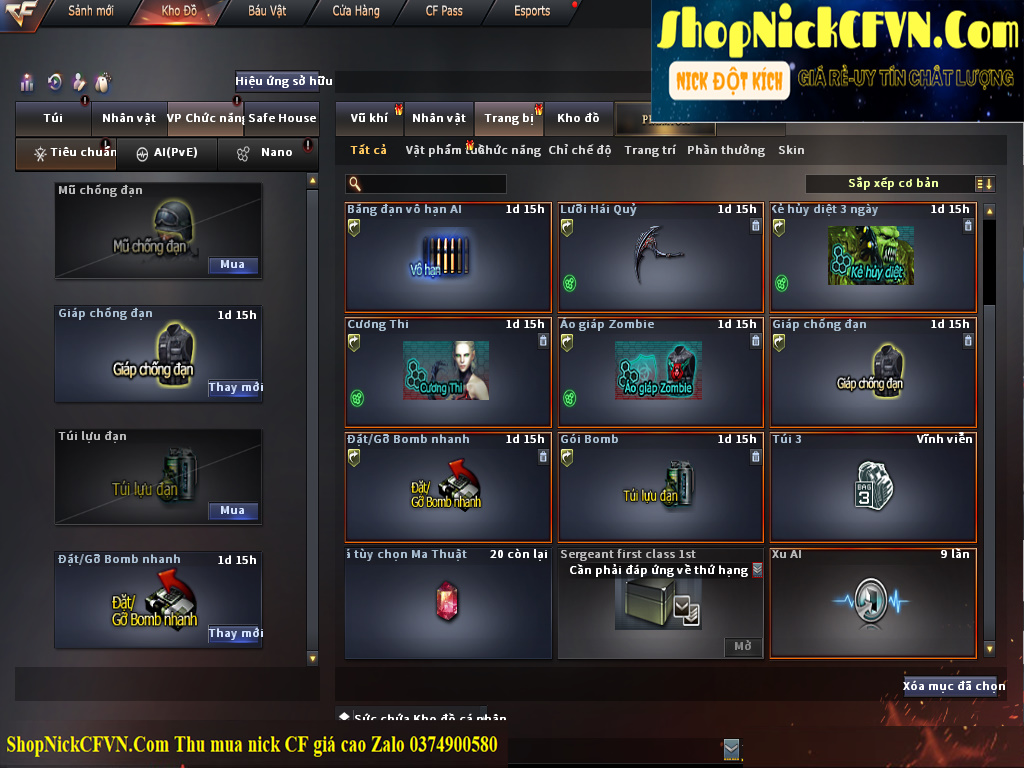Open the Cửa Hàng shop tab
This screenshot has height=768, width=1024.
click(356, 11)
